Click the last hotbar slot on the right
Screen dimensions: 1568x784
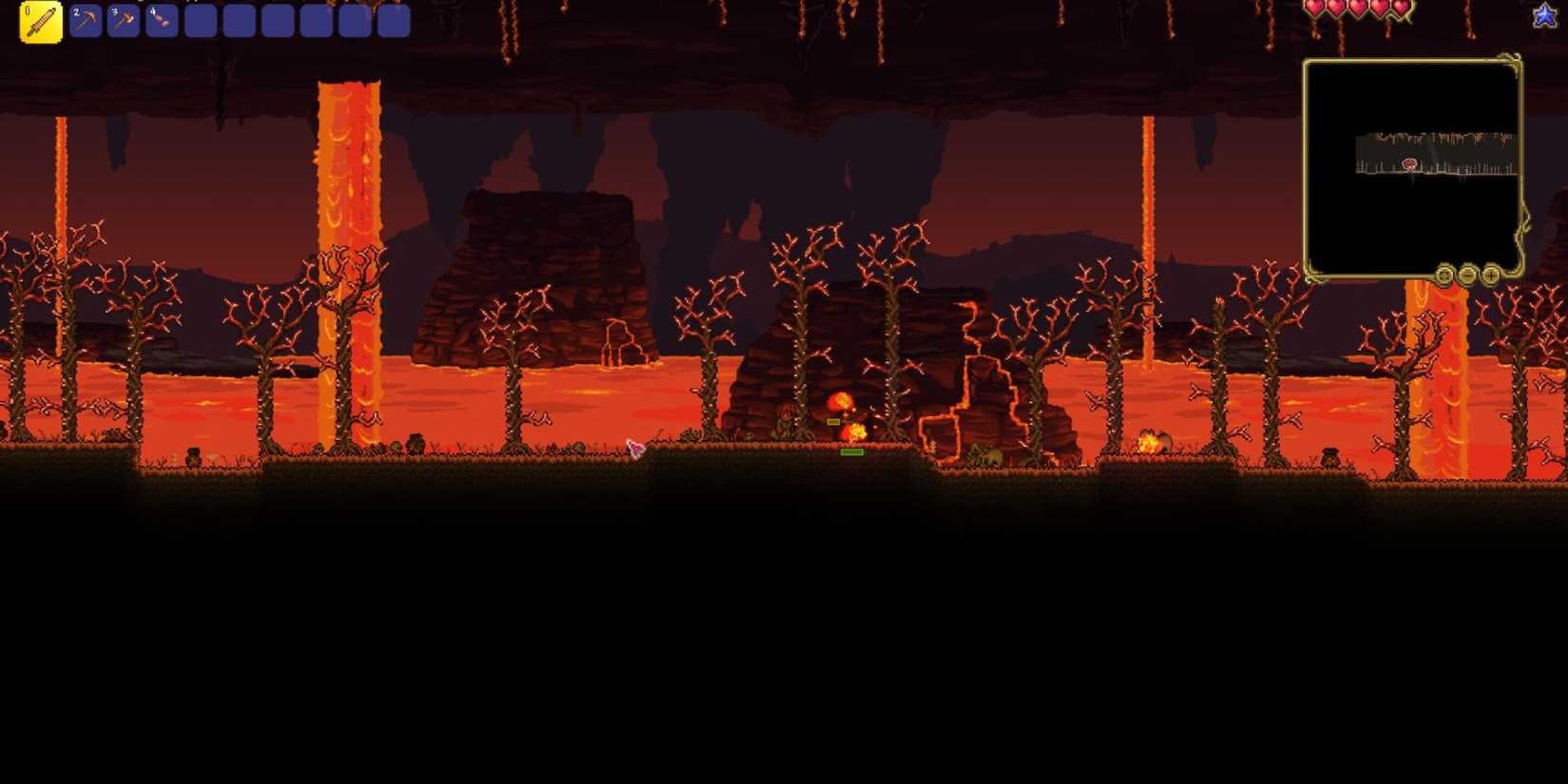click(x=393, y=20)
